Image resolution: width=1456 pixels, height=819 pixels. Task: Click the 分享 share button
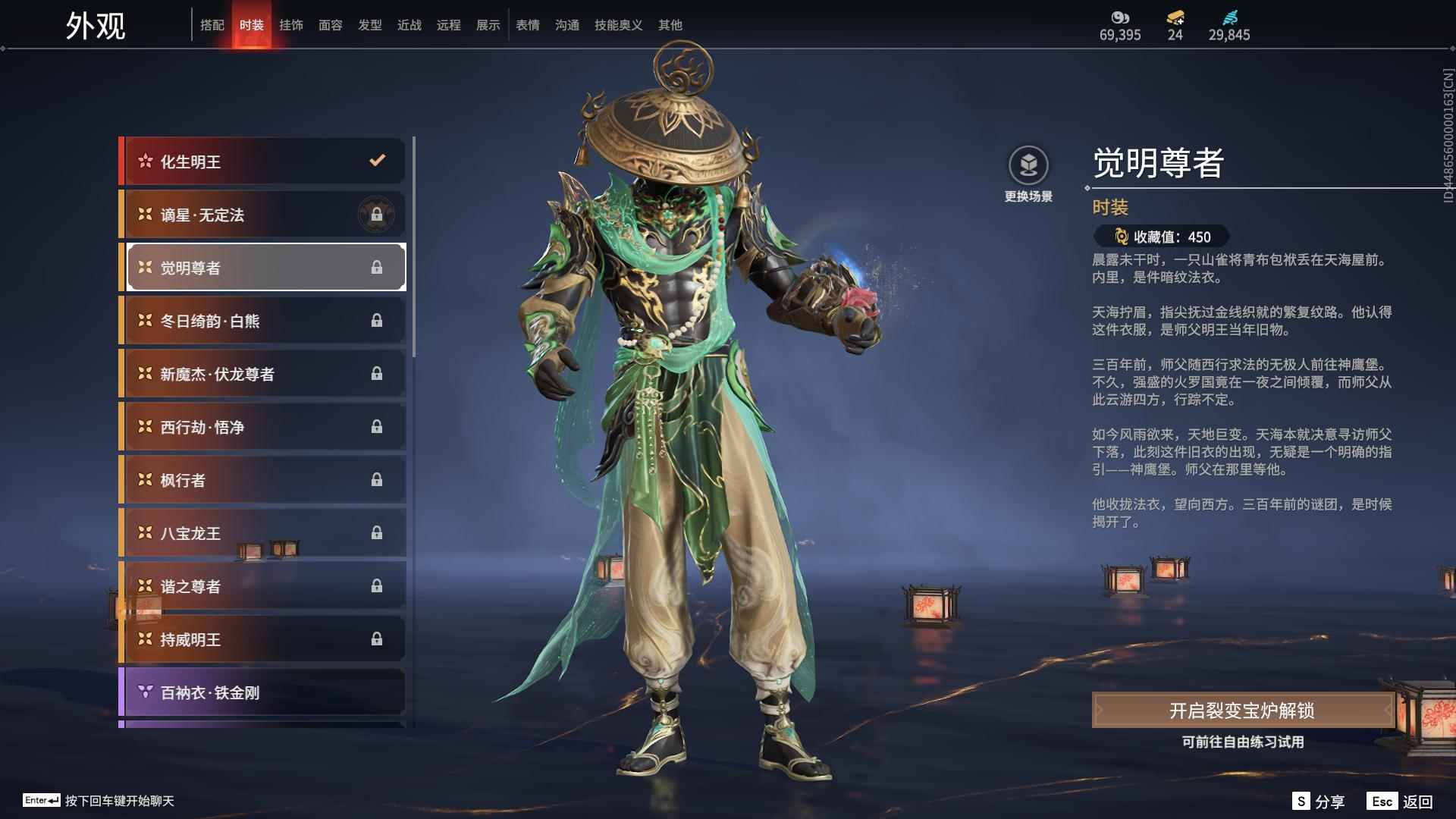1319,802
